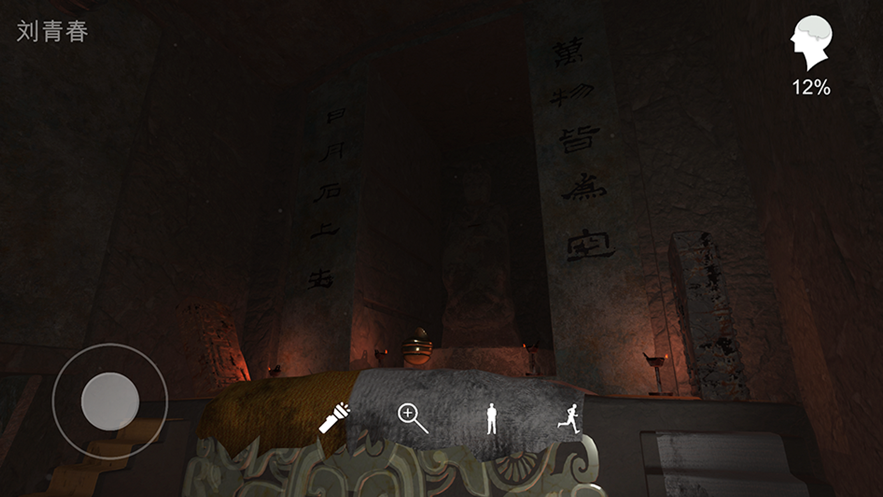This screenshot has width=883, height=497.
Task: Toggle the flashlight icon
Action: [x=334, y=417]
